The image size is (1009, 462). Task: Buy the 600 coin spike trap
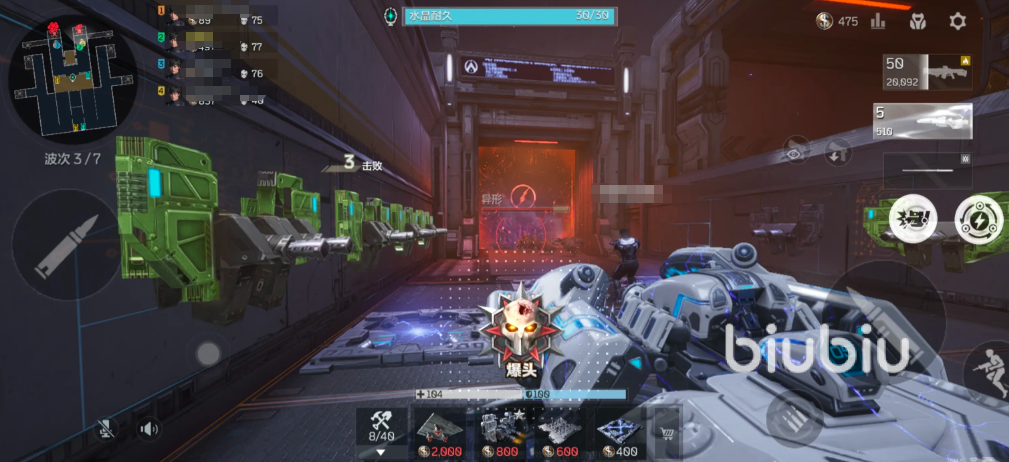(560, 433)
